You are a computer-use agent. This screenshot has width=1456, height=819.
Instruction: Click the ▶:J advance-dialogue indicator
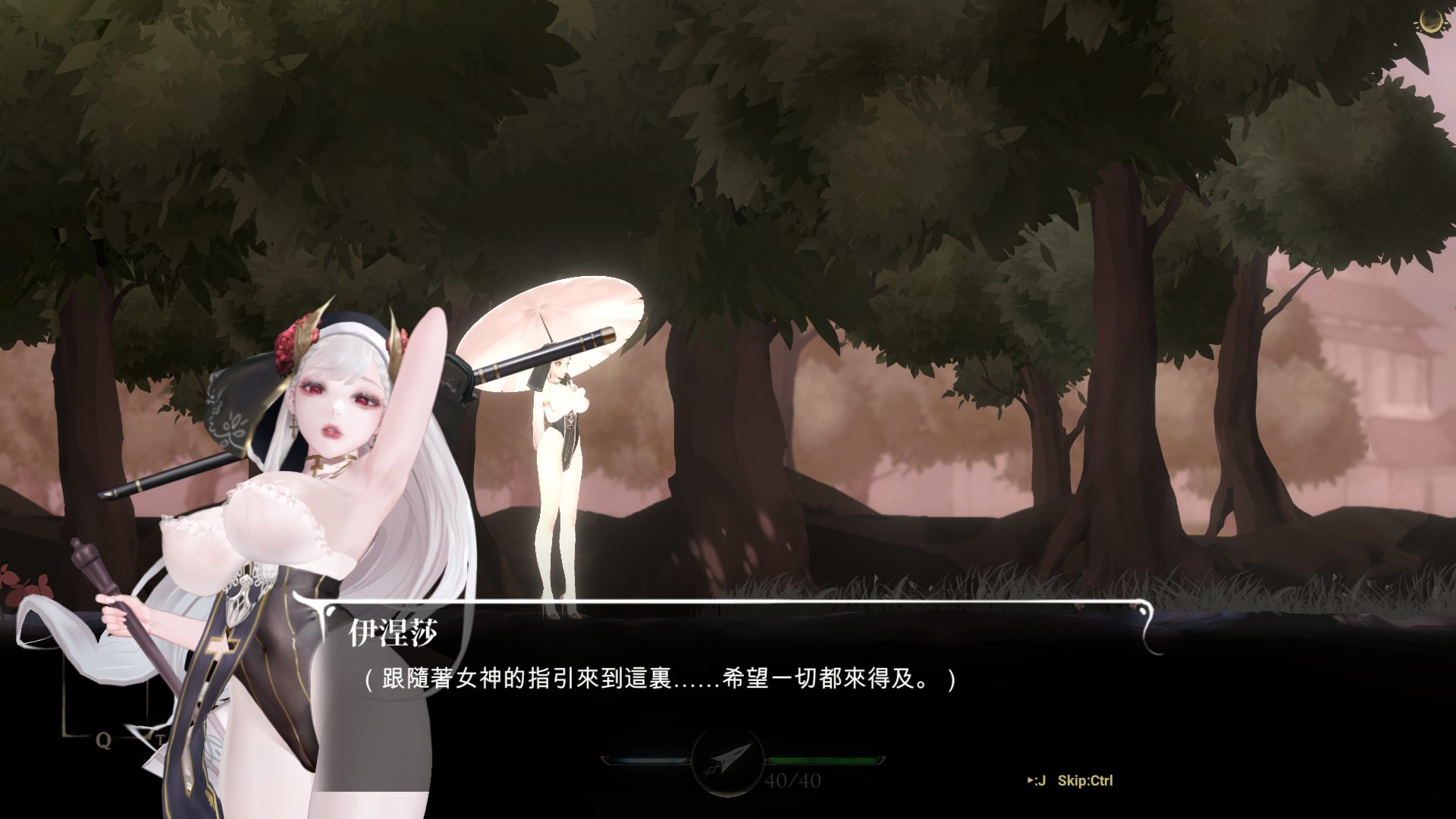(1037, 779)
